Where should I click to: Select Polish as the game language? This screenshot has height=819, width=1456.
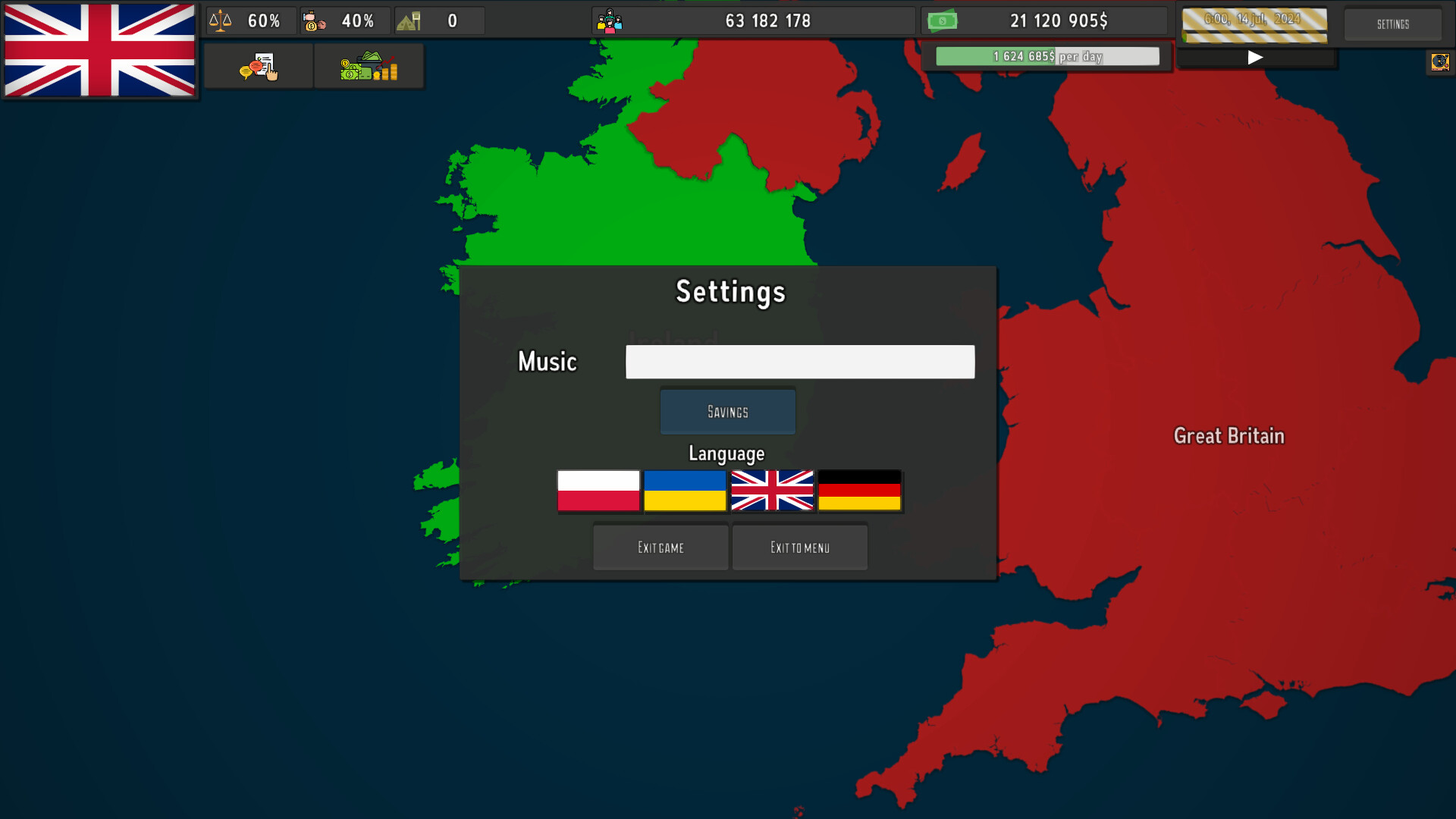click(598, 491)
